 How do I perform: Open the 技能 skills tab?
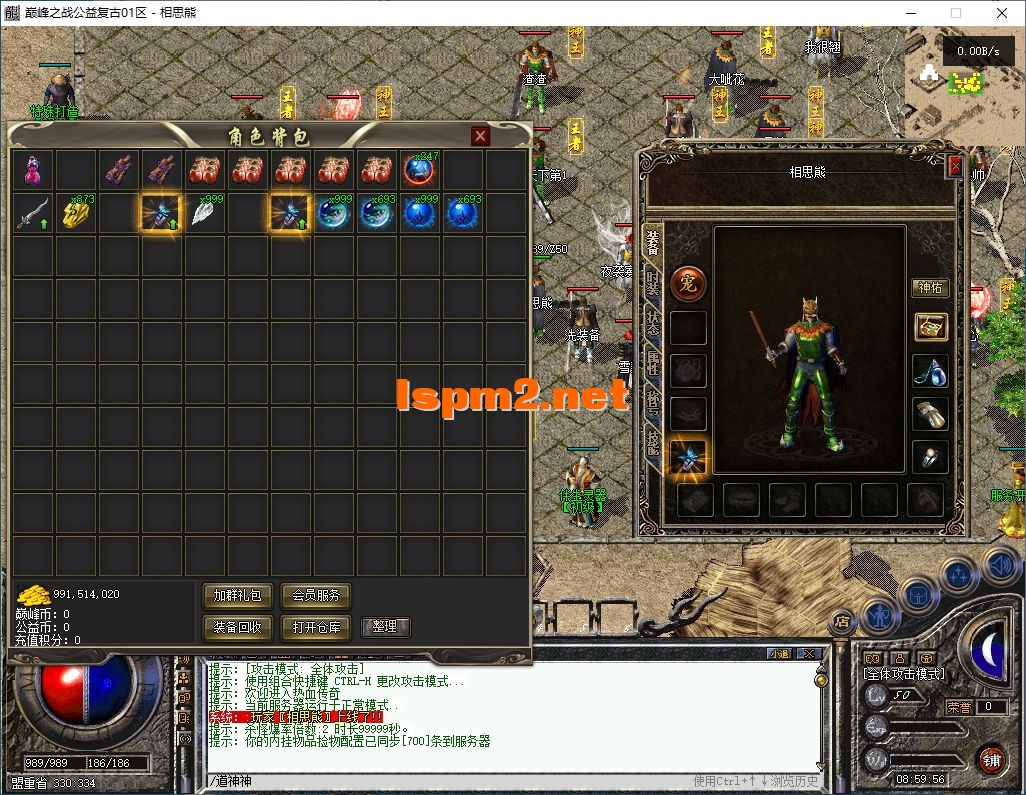(653, 442)
